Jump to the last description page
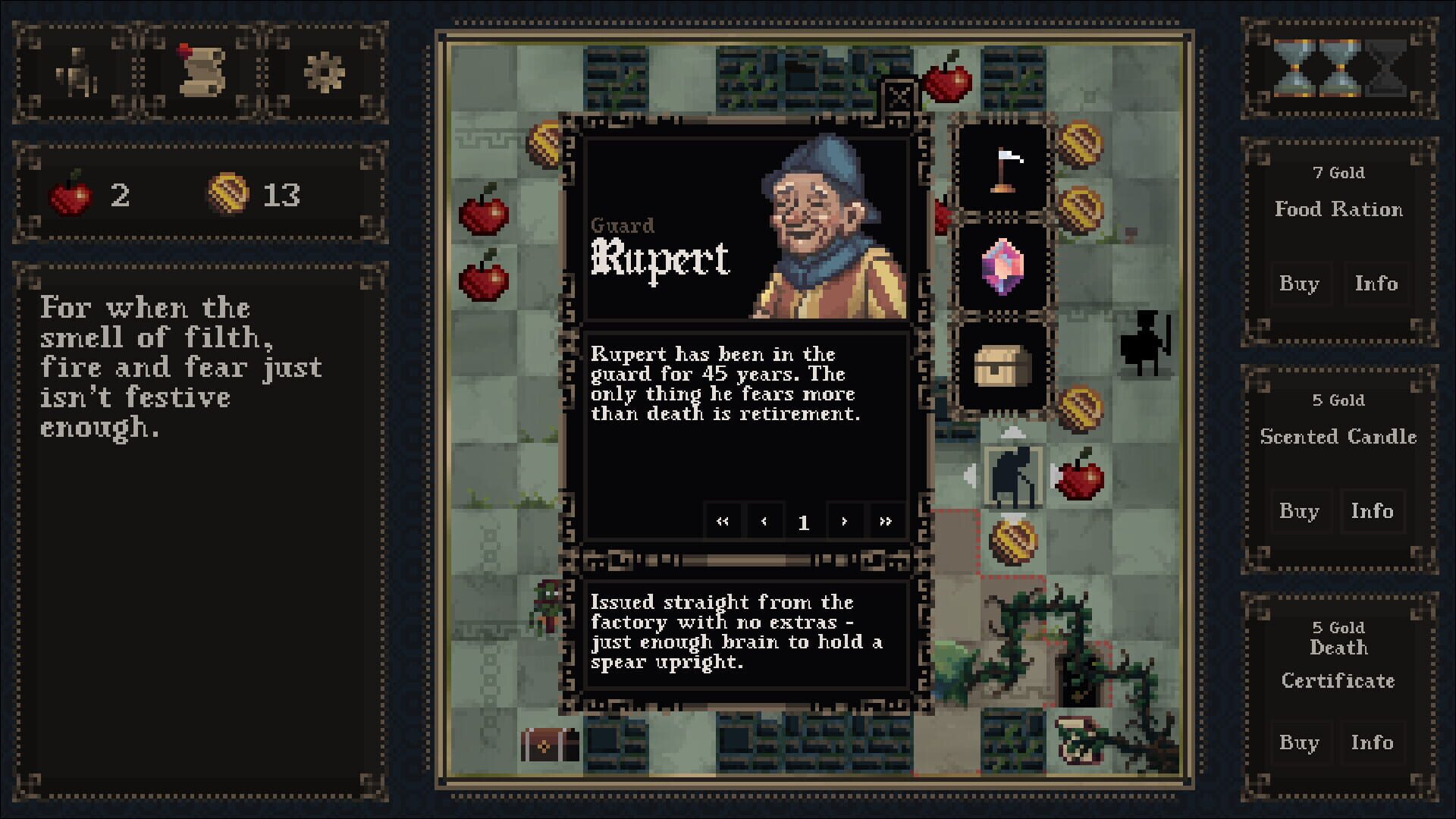Screen dimensions: 1456x819 coord(885,522)
